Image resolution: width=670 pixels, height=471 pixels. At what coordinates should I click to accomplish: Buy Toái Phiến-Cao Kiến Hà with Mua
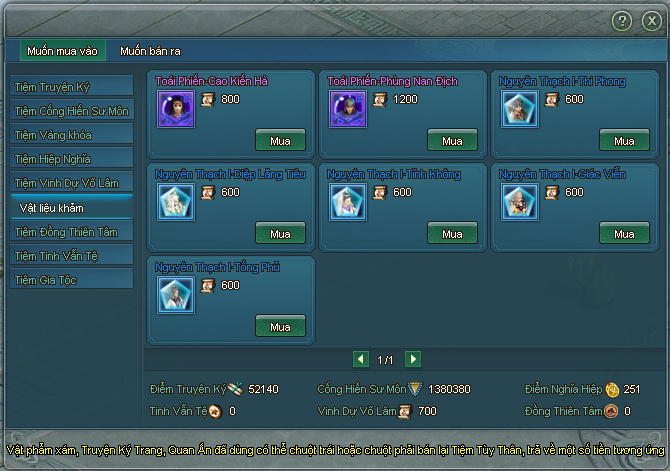[x=280, y=141]
